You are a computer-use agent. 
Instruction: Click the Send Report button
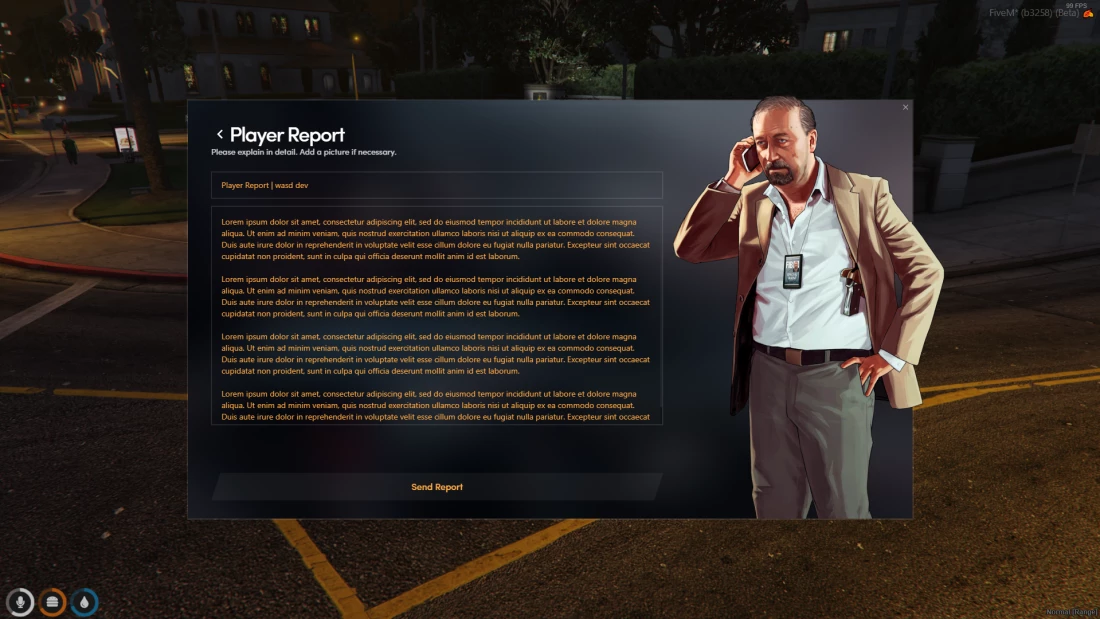coord(437,487)
